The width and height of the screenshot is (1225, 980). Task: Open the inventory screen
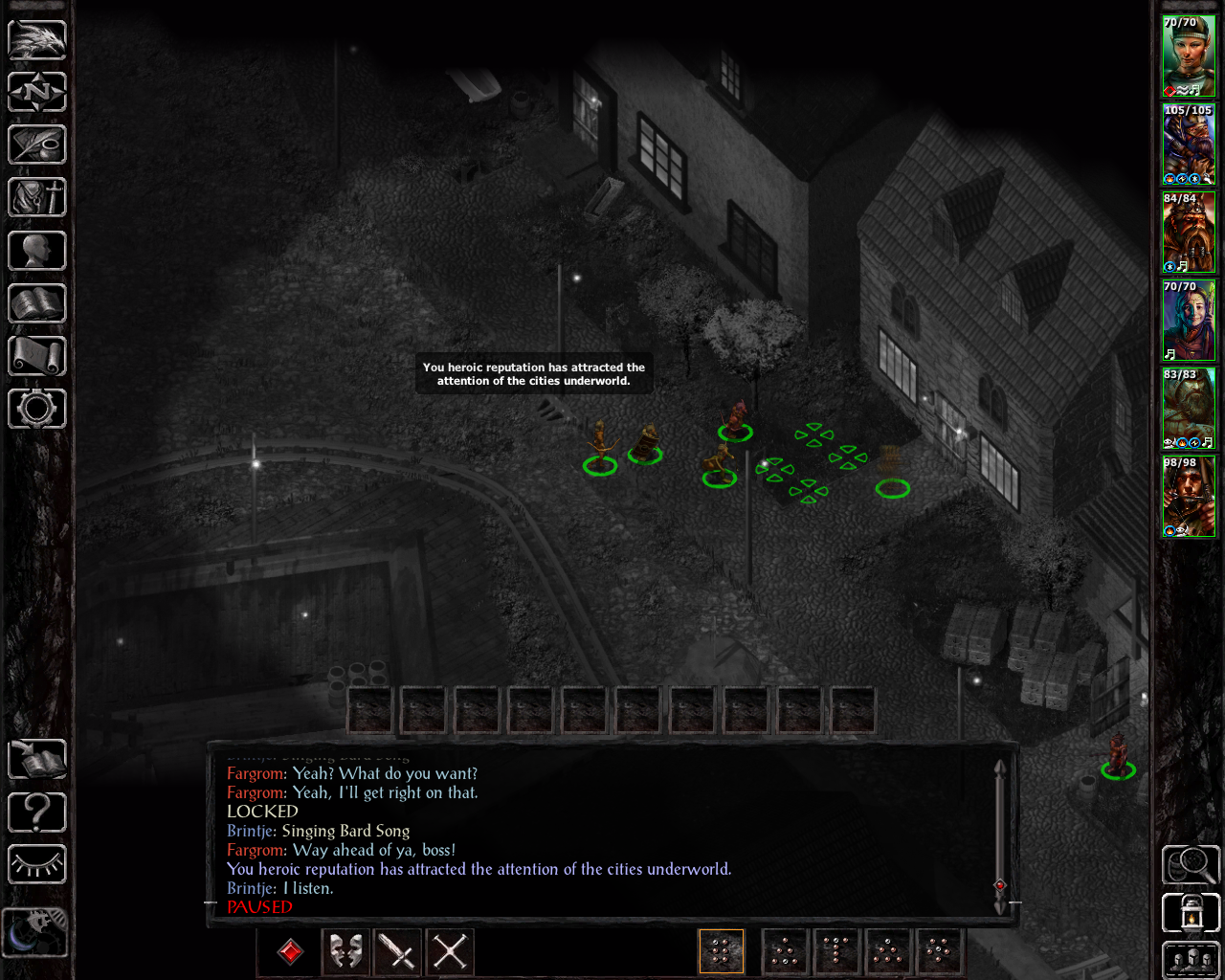(x=37, y=198)
